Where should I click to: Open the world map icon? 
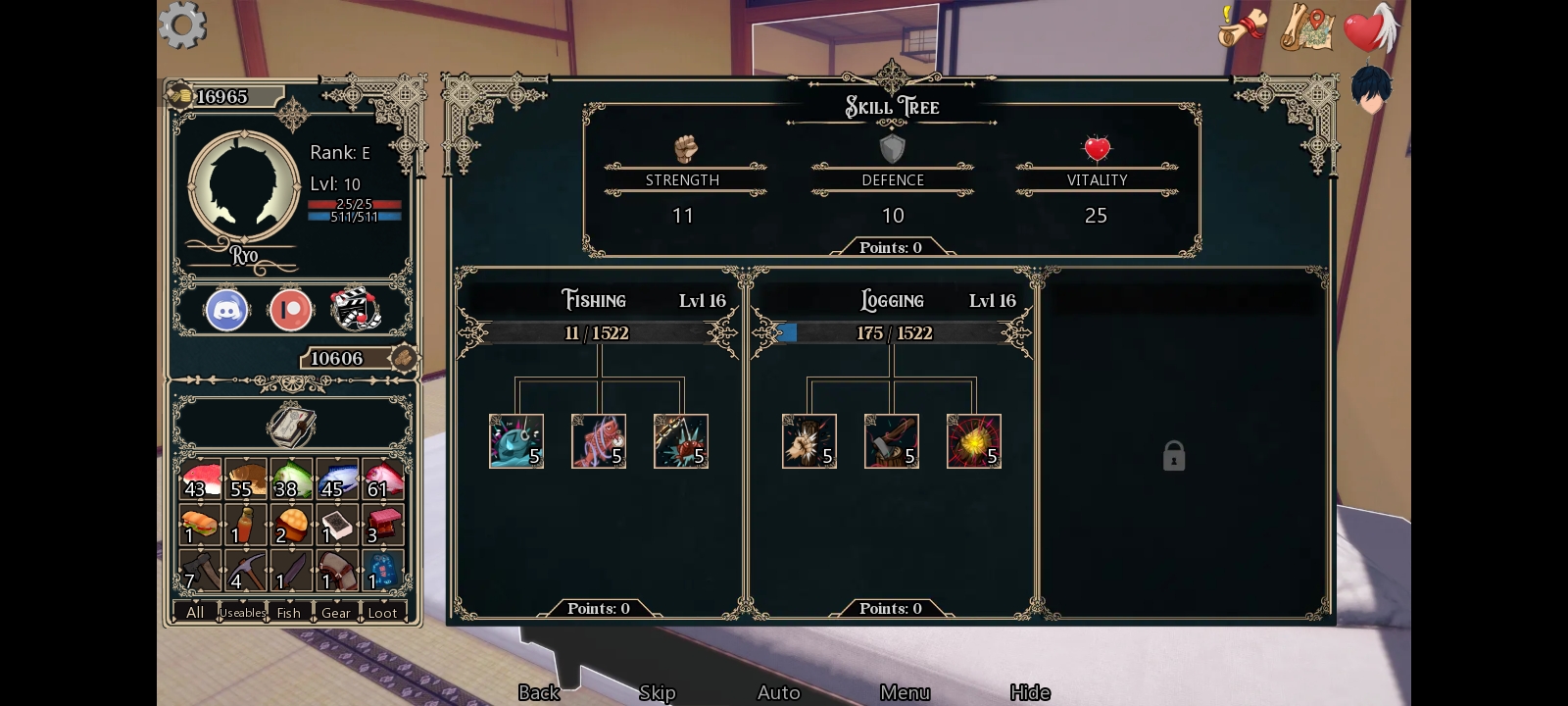click(x=1307, y=27)
